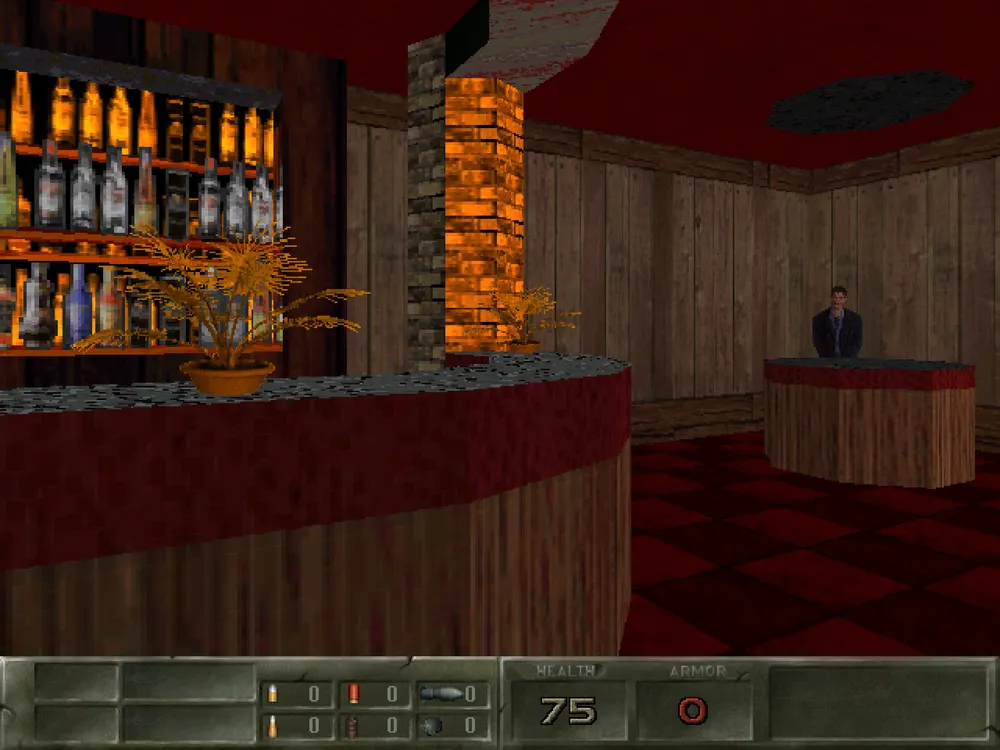The height and width of the screenshot is (750, 1000).
Task: Click the red shotgun shell icon
Action: (353, 694)
